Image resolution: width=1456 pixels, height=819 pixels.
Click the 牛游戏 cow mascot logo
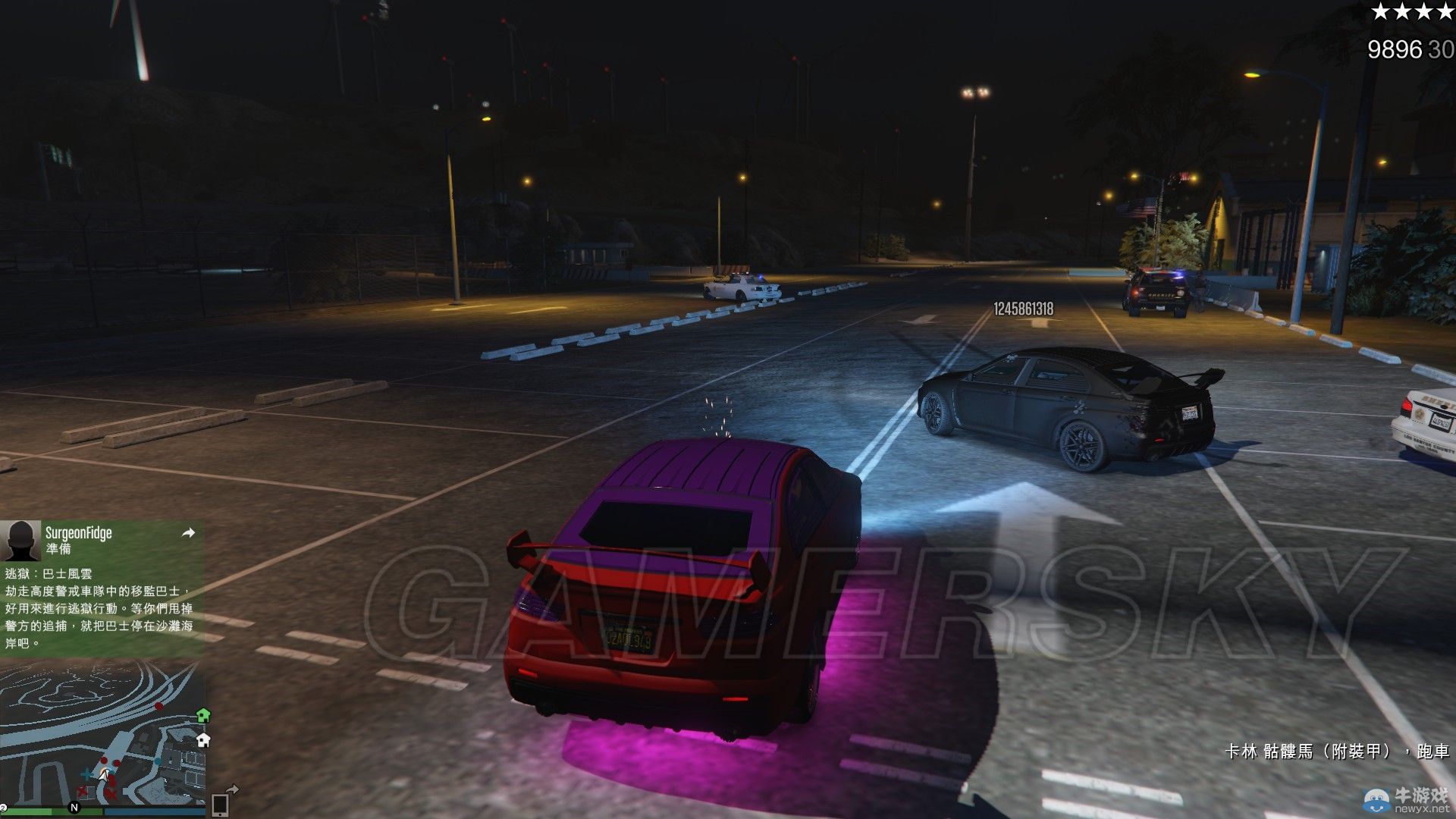[x=1376, y=800]
